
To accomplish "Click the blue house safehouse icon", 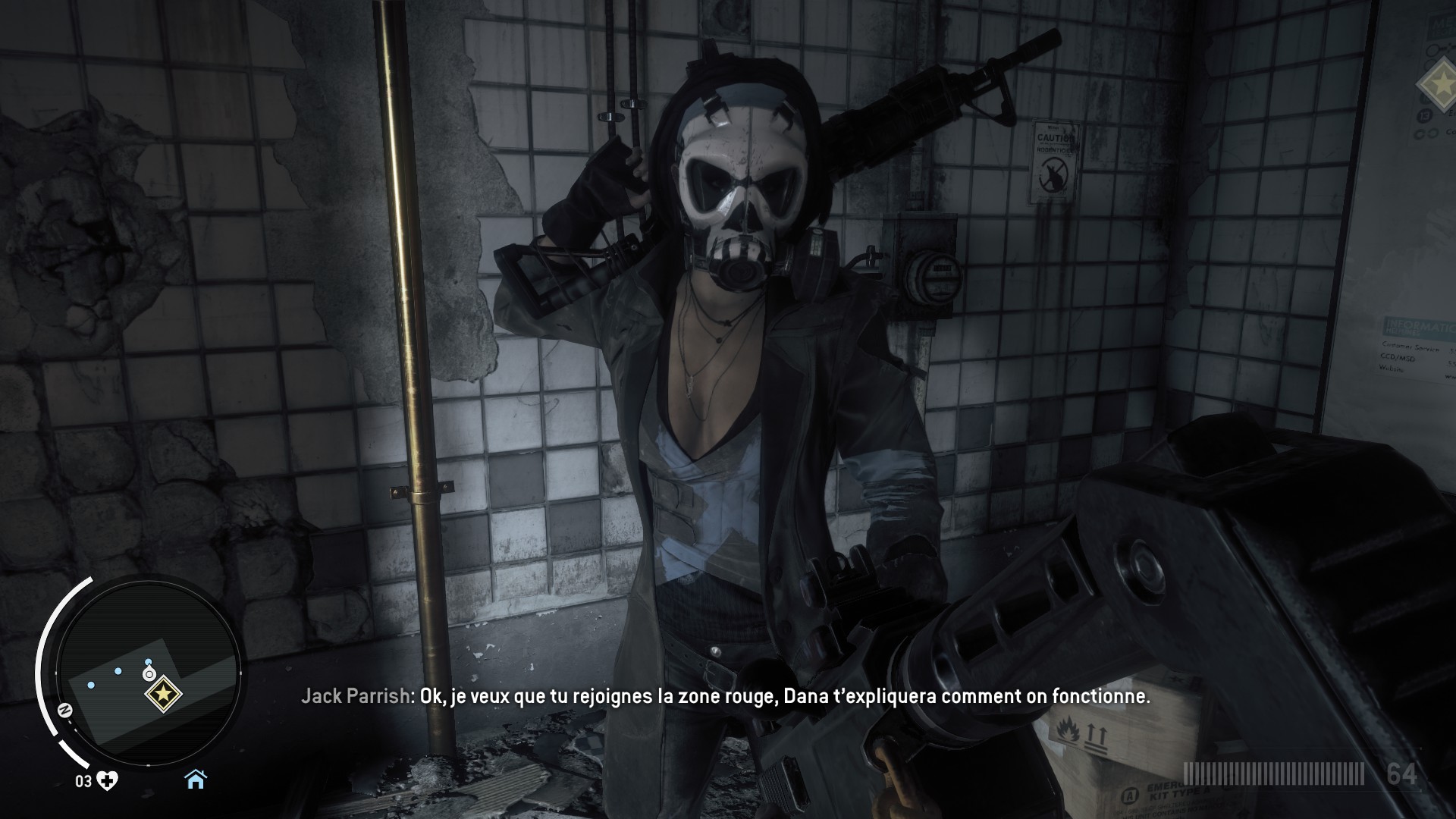I will pyautogui.click(x=196, y=779).
